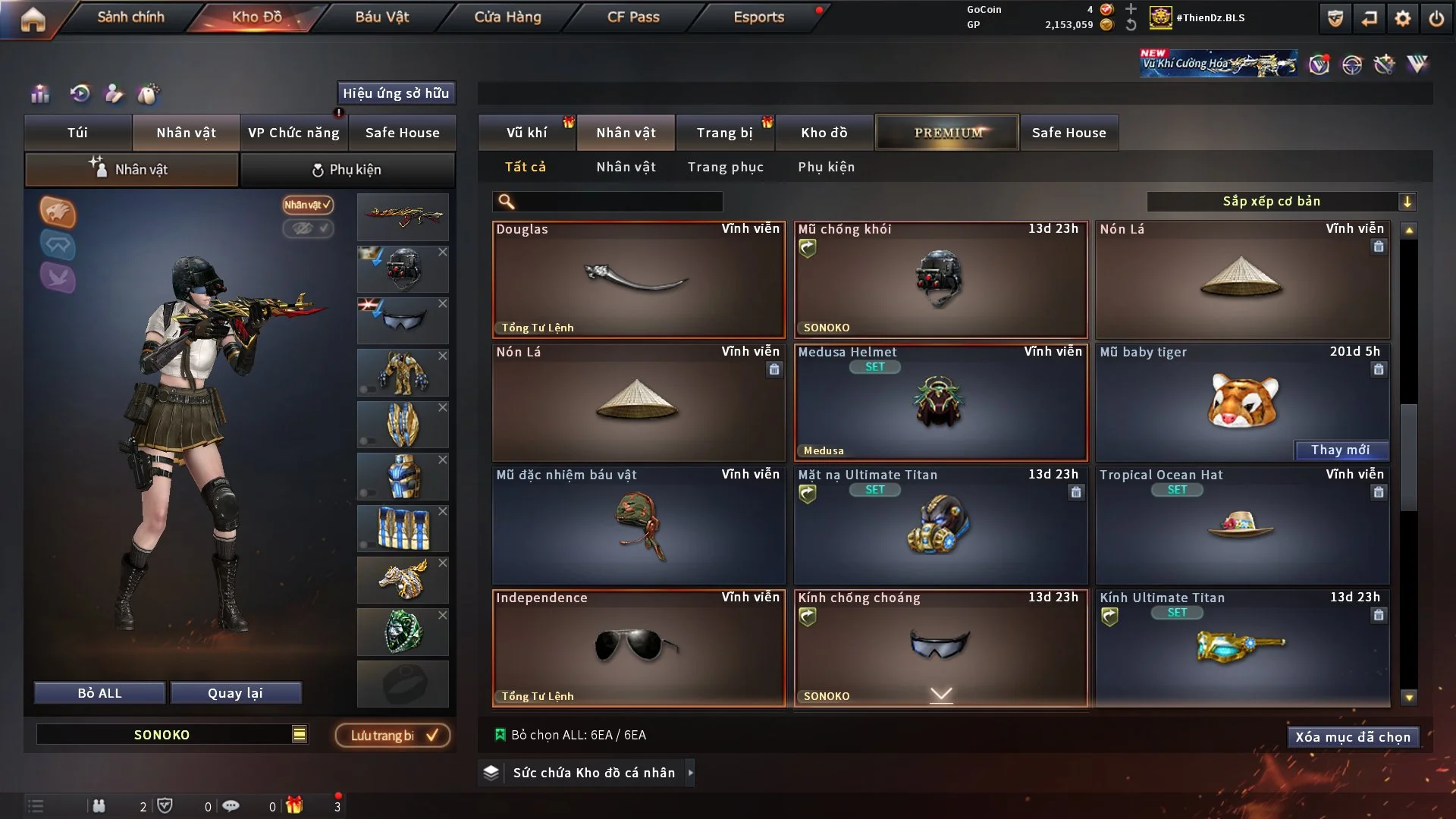Image resolution: width=1456 pixels, height=819 pixels.
Task: Open the PREMIUM inventory tab
Action: pyautogui.click(x=947, y=133)
